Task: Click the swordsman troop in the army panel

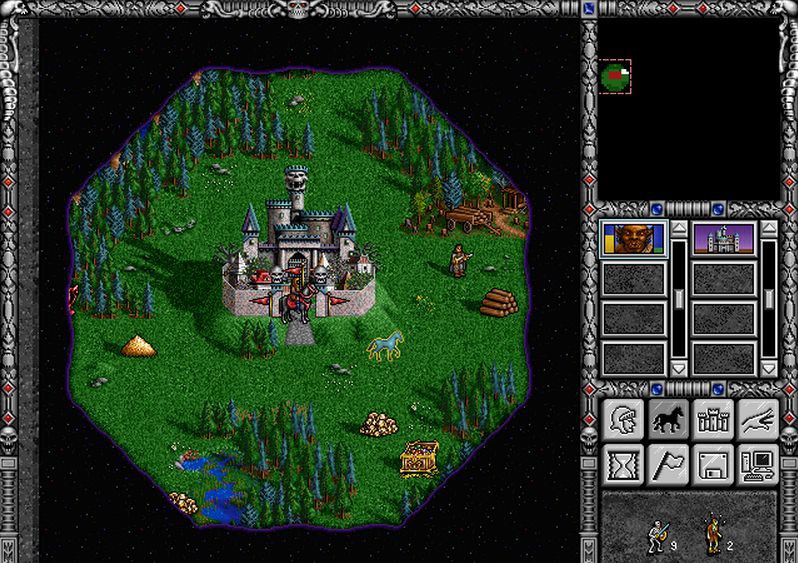Action: 657,535
